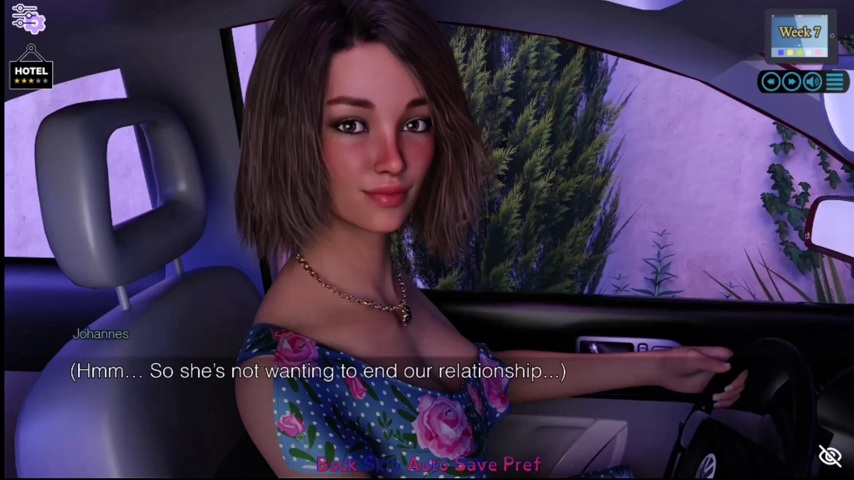
Task: Hide the interface with the crossed-eye icon
Action: (830, 456)
